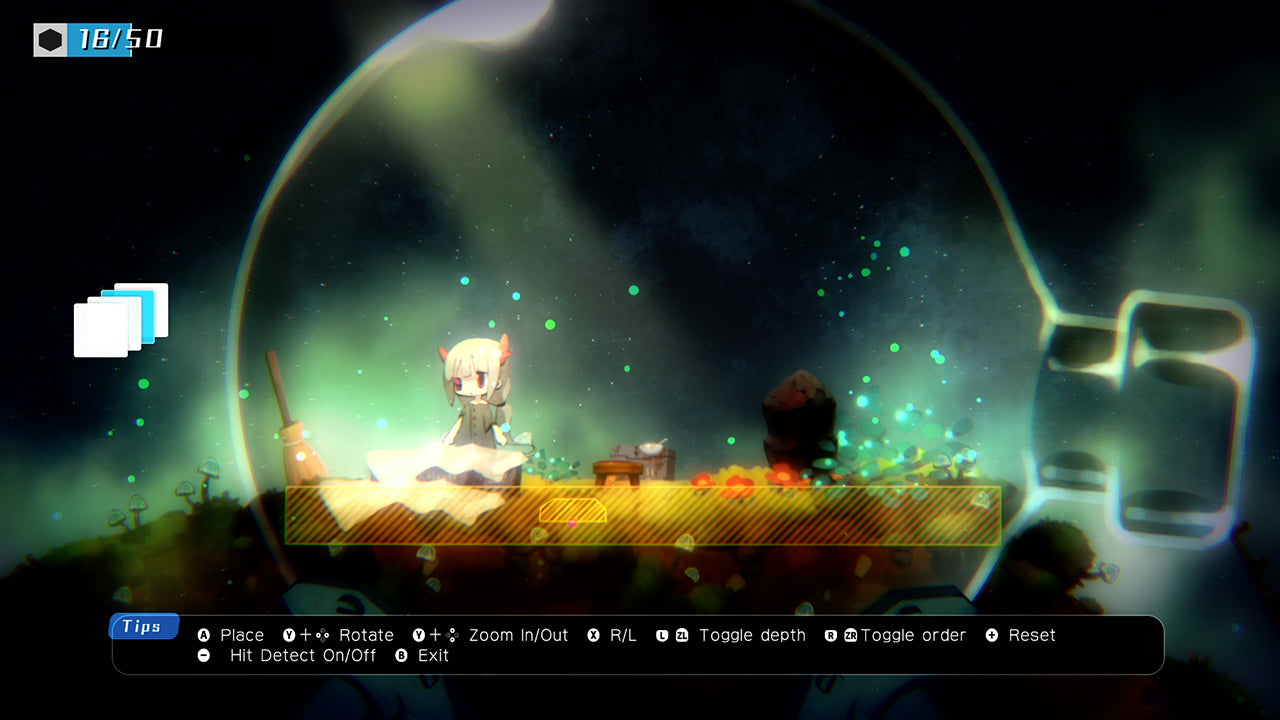Click the minus button icon for Hit Detect
The height and width of the screenshot is (720, 1280).
(202, 656)
